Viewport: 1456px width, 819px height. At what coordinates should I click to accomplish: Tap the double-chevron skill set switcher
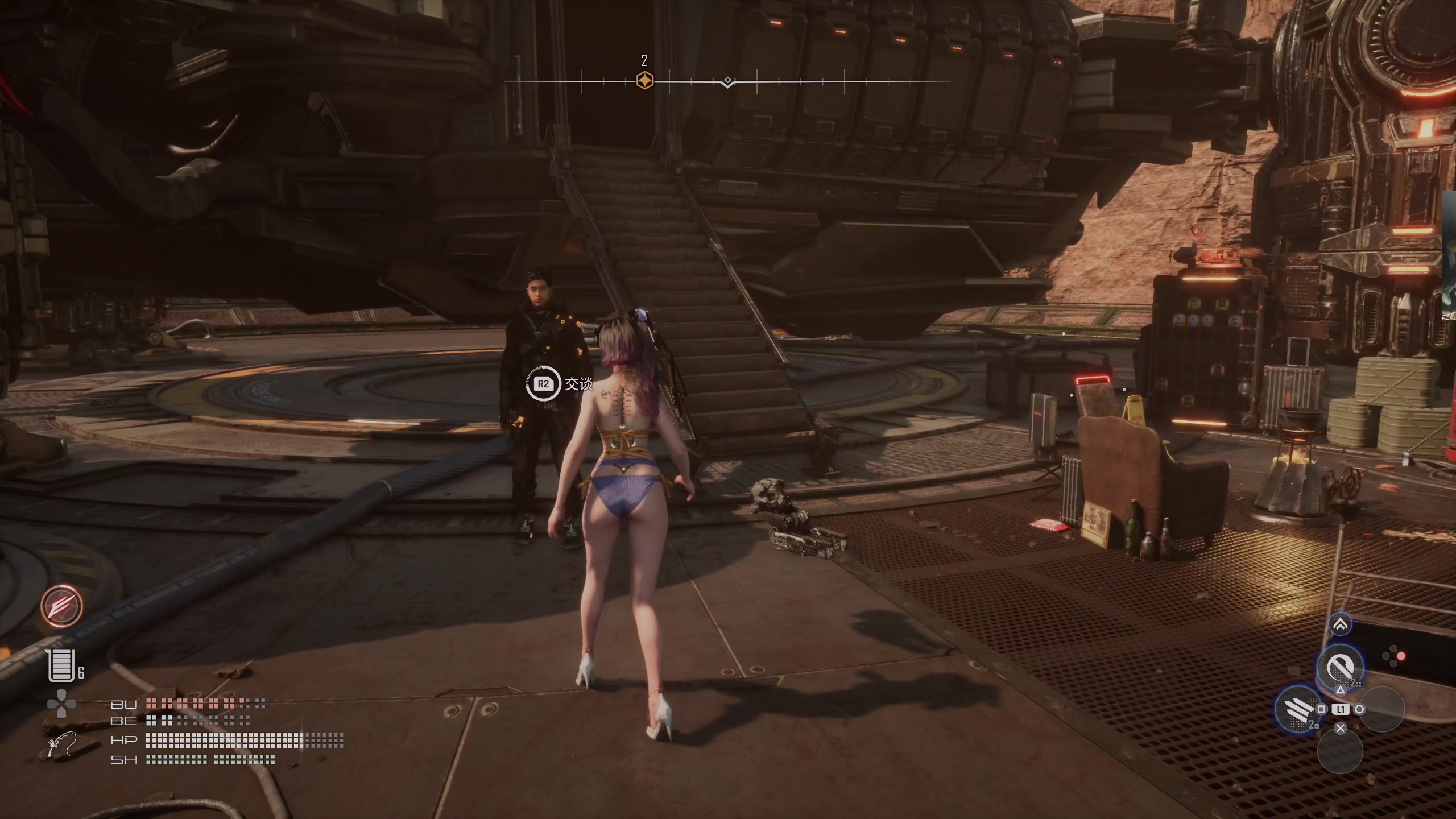(1340, 625)
